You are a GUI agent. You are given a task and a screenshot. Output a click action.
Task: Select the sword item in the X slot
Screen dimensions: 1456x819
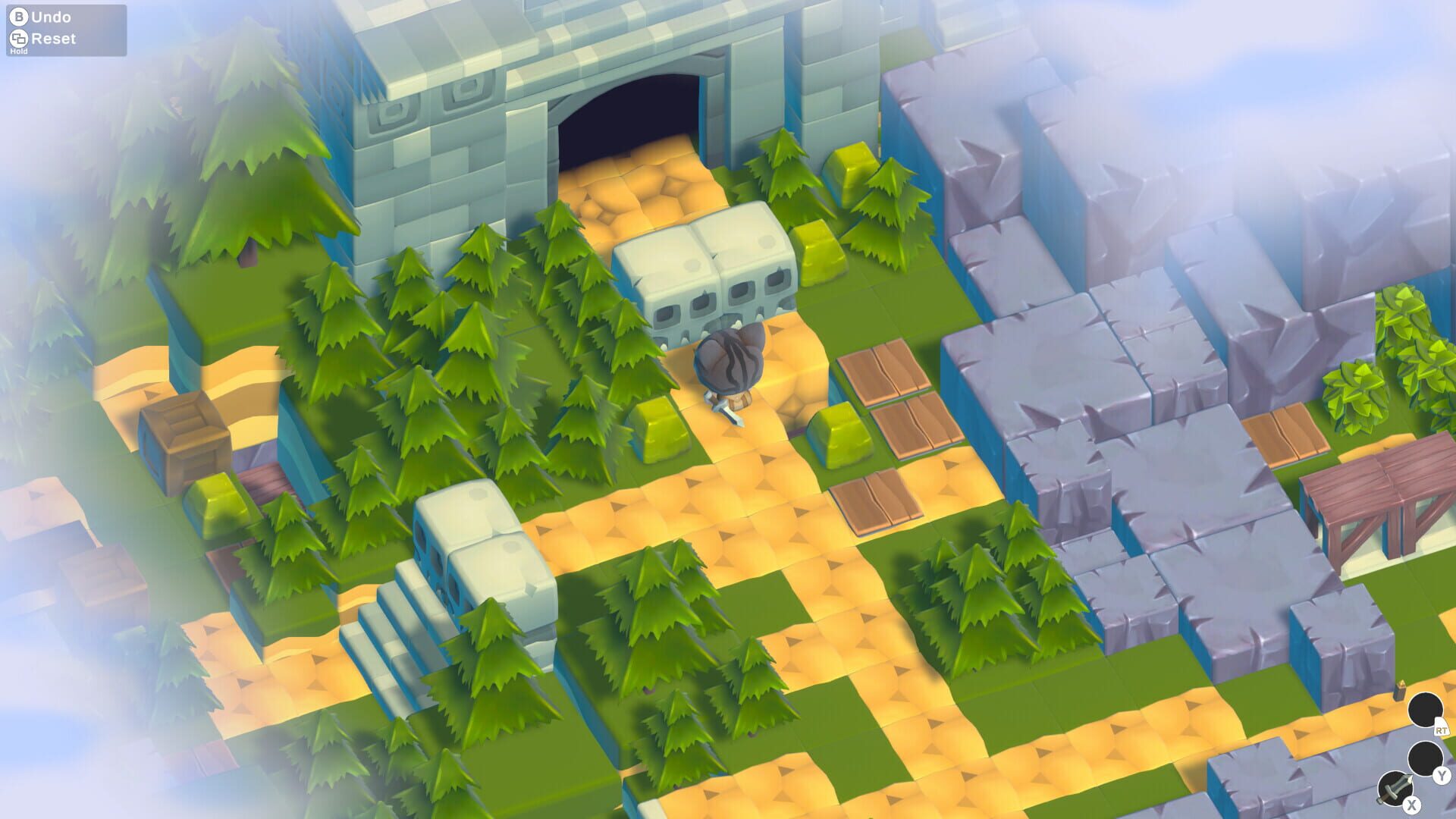(1395, 787)
